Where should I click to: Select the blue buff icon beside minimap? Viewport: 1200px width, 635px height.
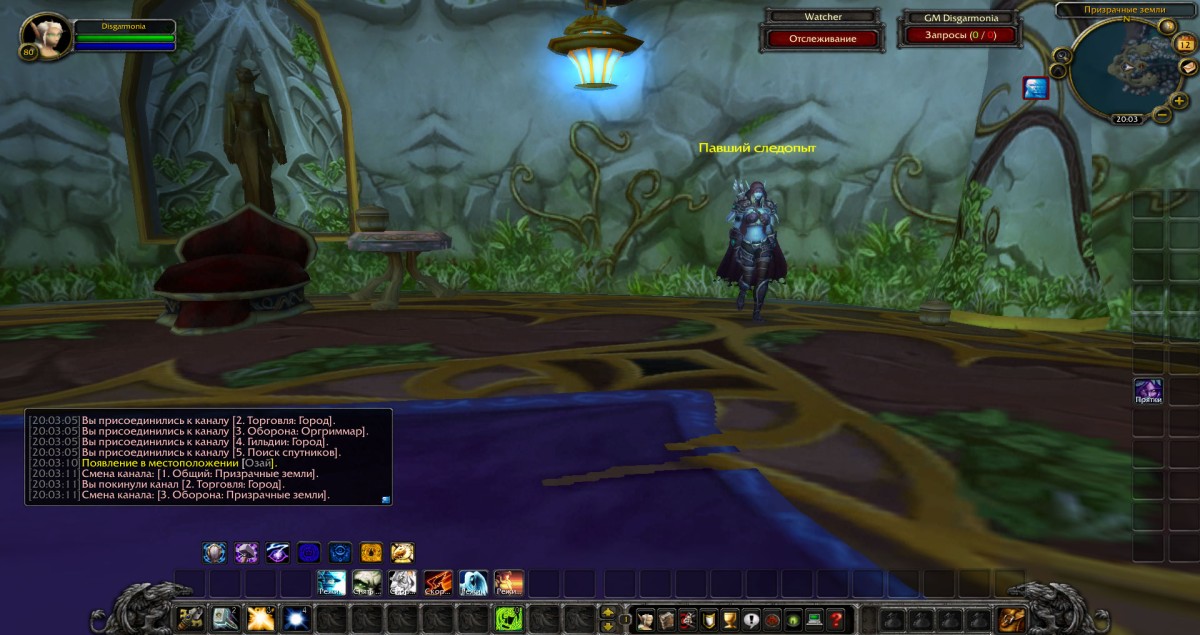[1035, 88]
